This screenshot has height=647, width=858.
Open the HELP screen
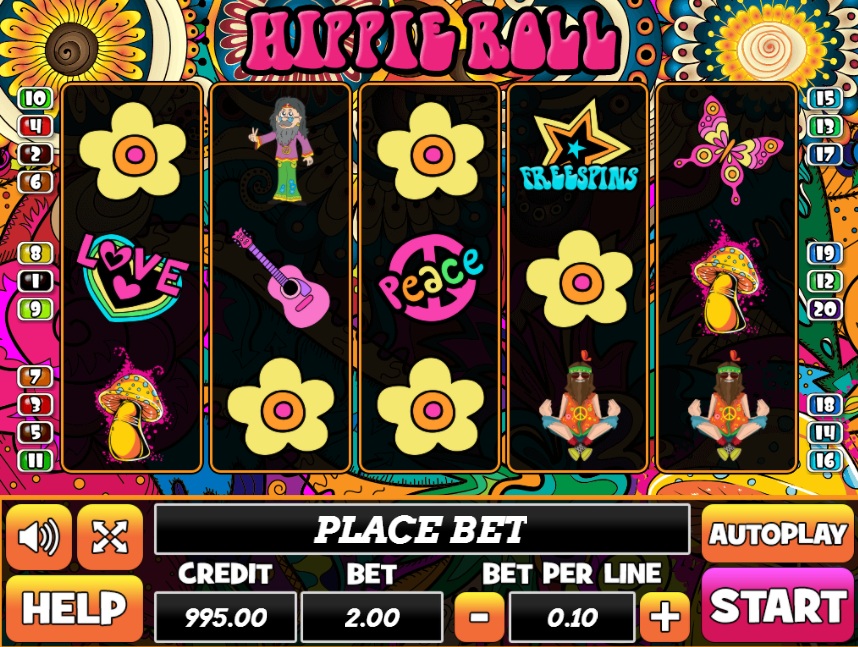(75, 608)
